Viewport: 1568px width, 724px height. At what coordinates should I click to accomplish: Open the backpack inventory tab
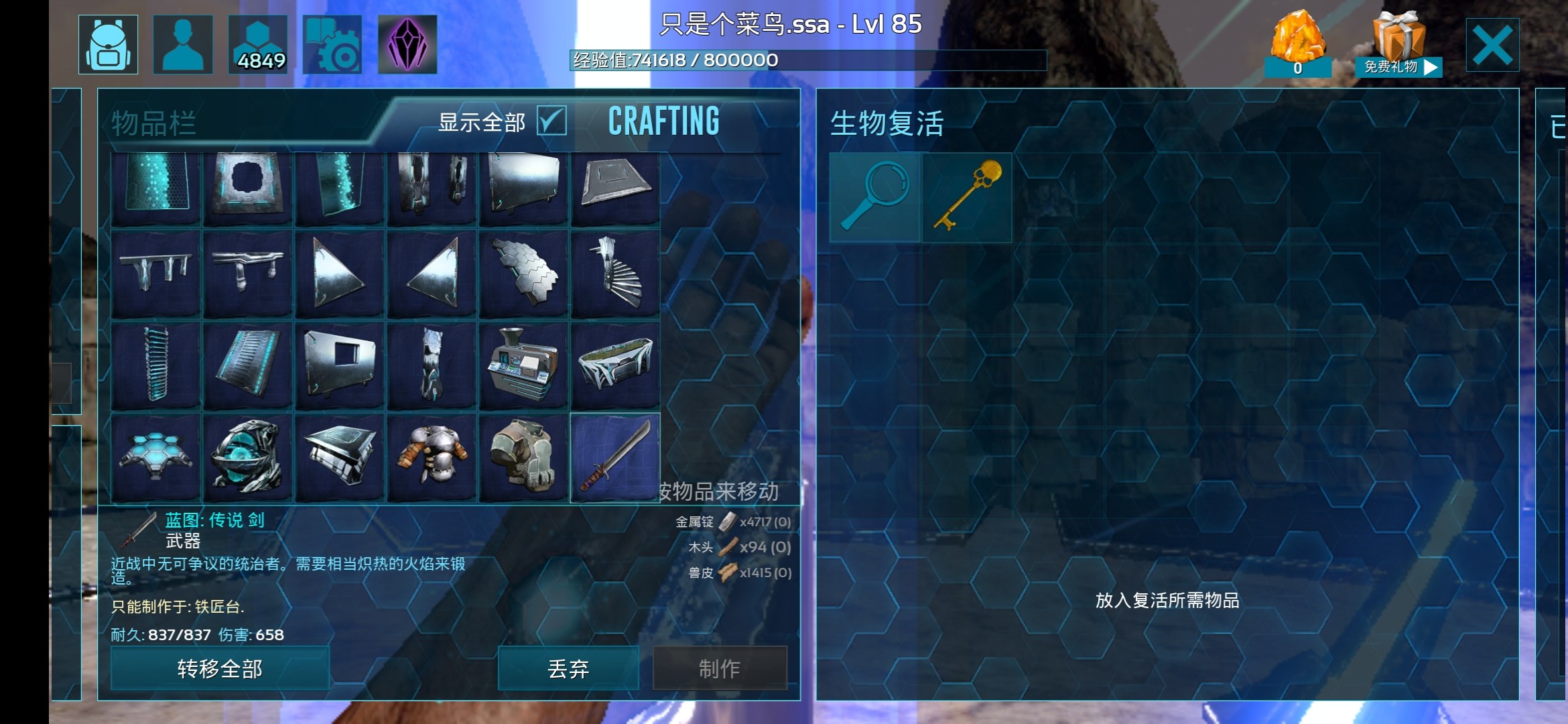[x=108, y=44]
